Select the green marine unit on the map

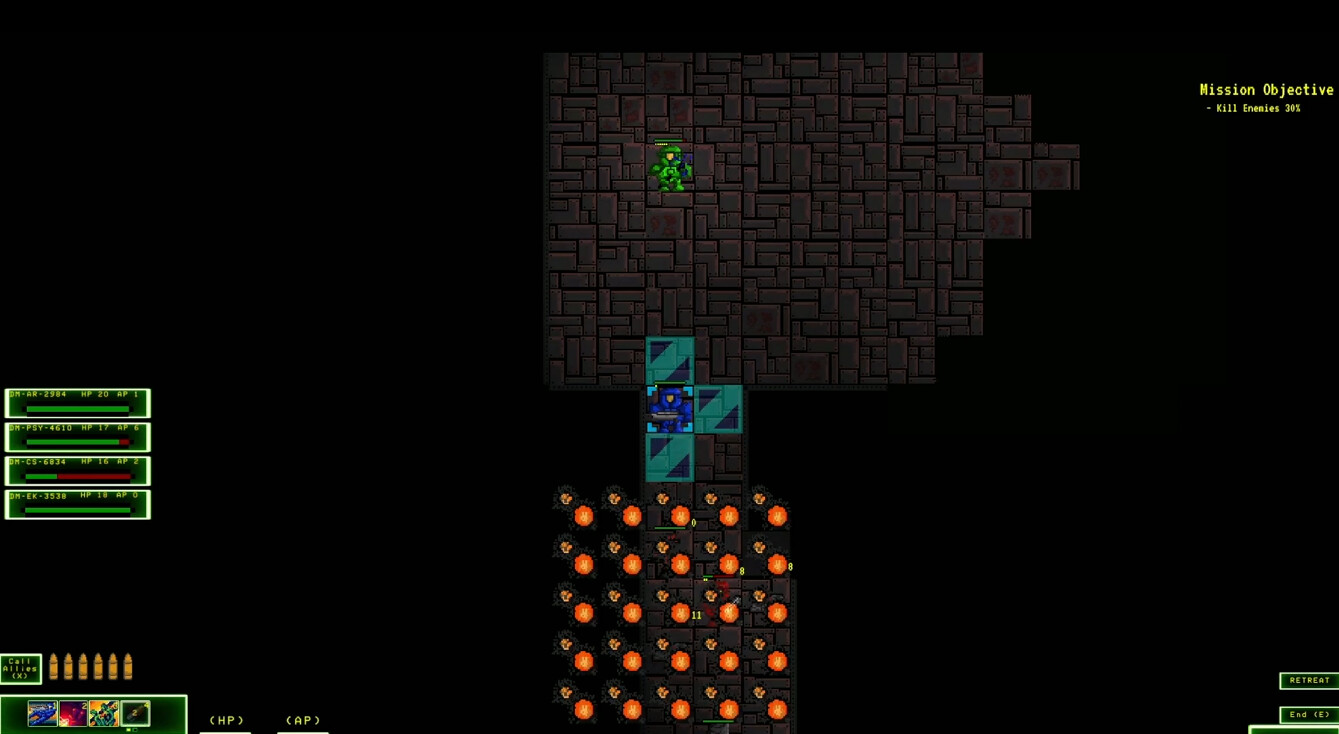671,166
